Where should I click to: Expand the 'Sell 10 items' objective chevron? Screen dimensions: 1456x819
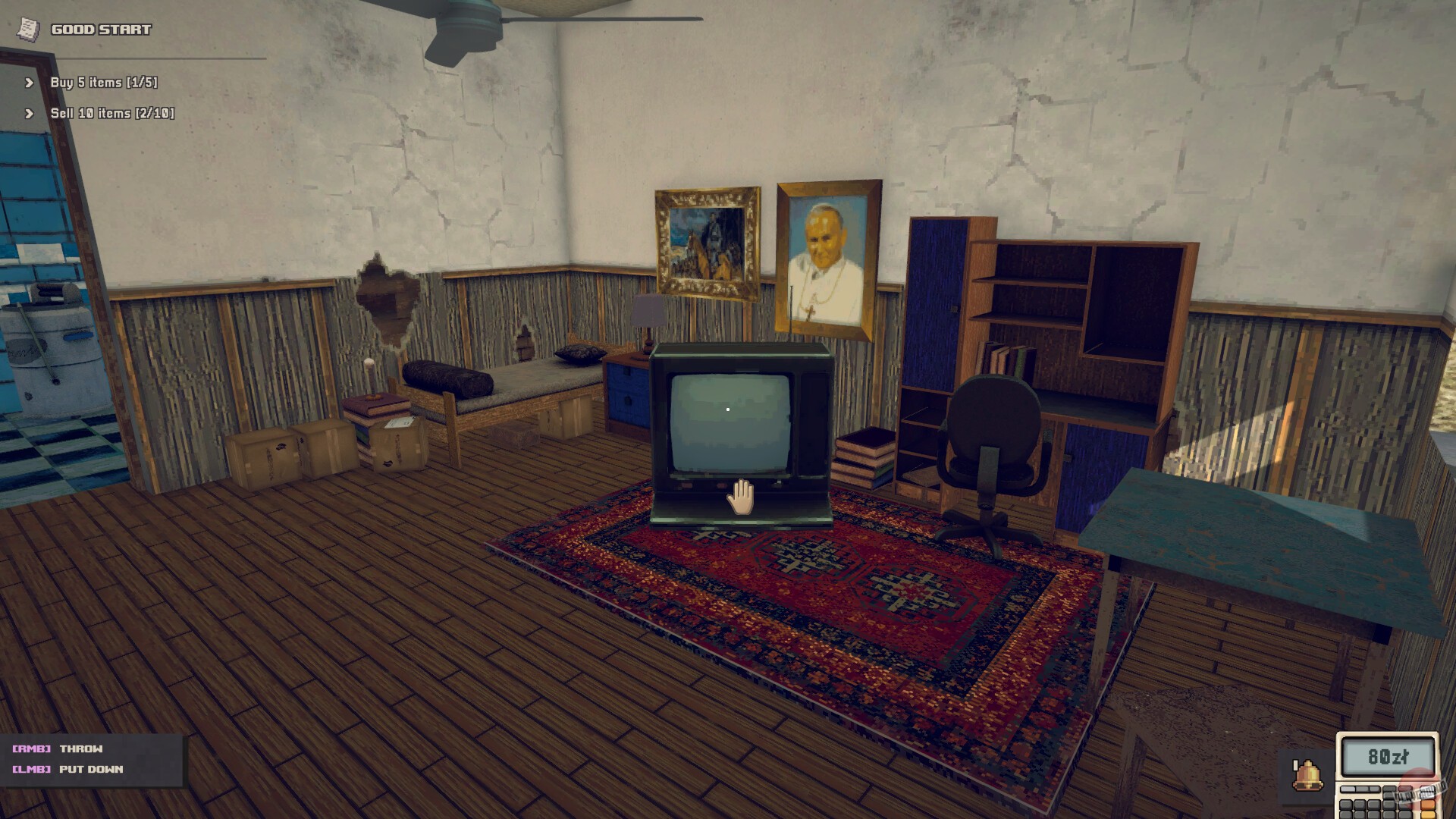point(29,114)
